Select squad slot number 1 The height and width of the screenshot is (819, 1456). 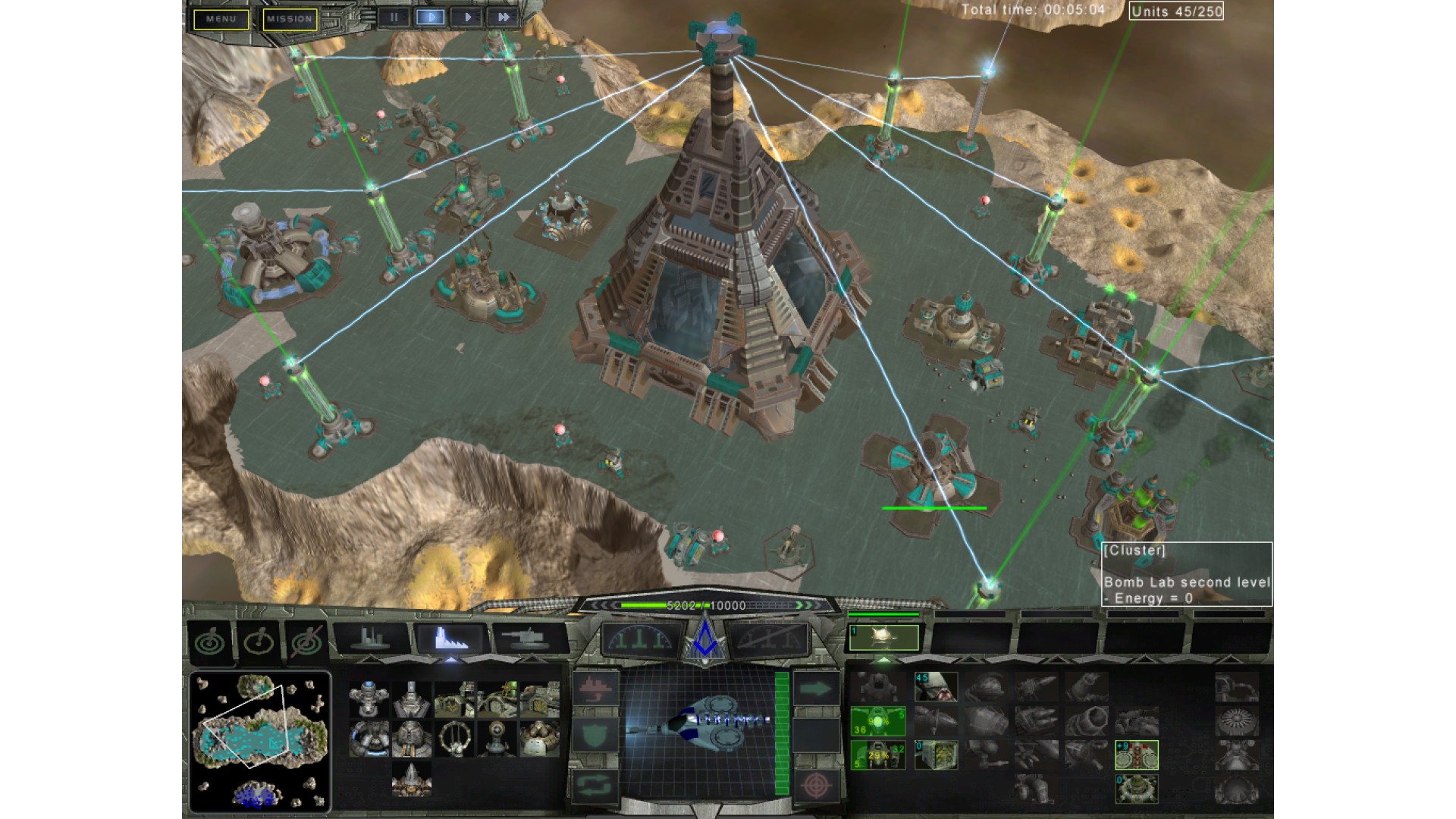(x=883, y=638)
